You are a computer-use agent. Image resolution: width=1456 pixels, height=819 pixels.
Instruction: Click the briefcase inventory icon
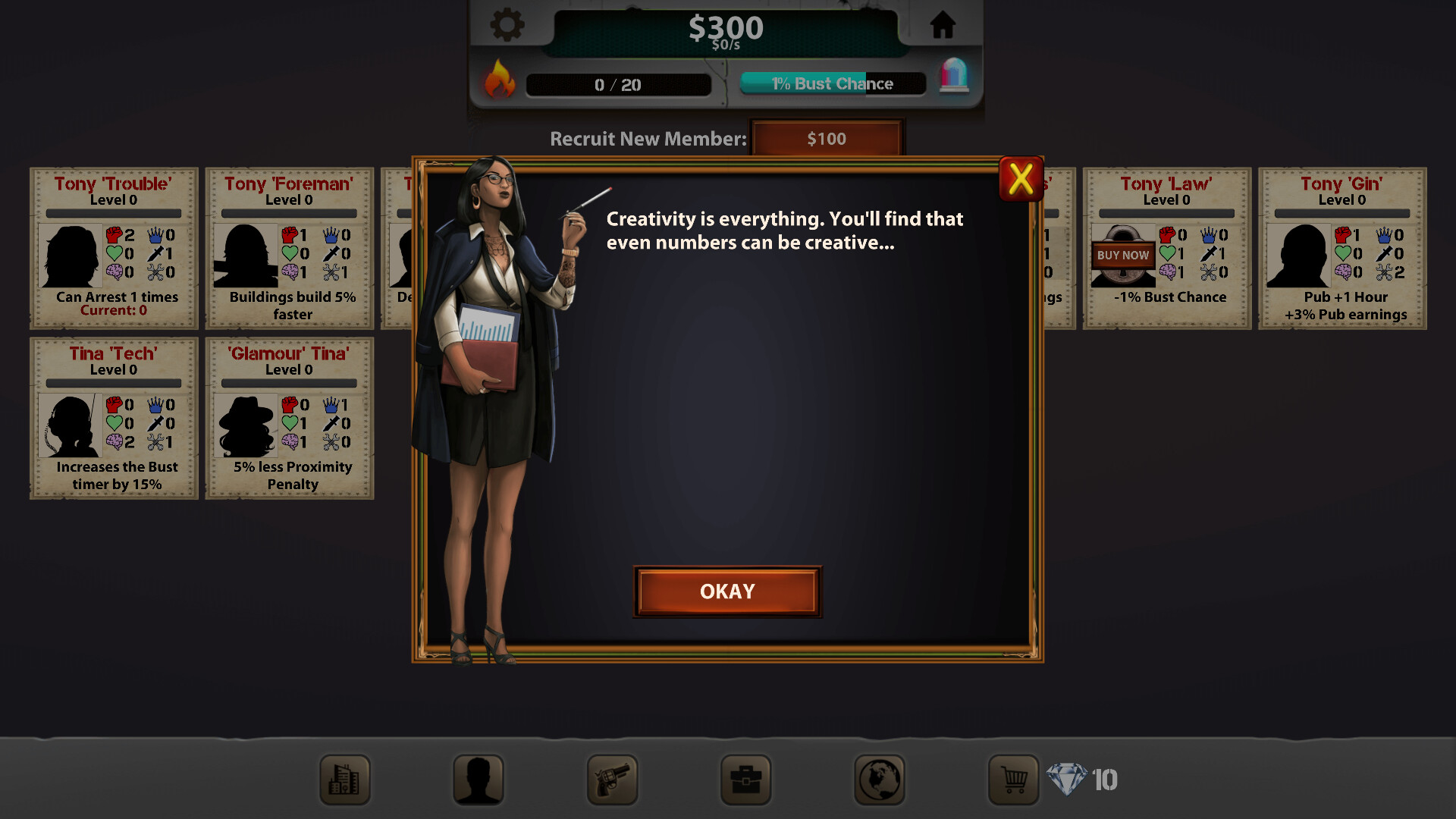click(745, 780)
